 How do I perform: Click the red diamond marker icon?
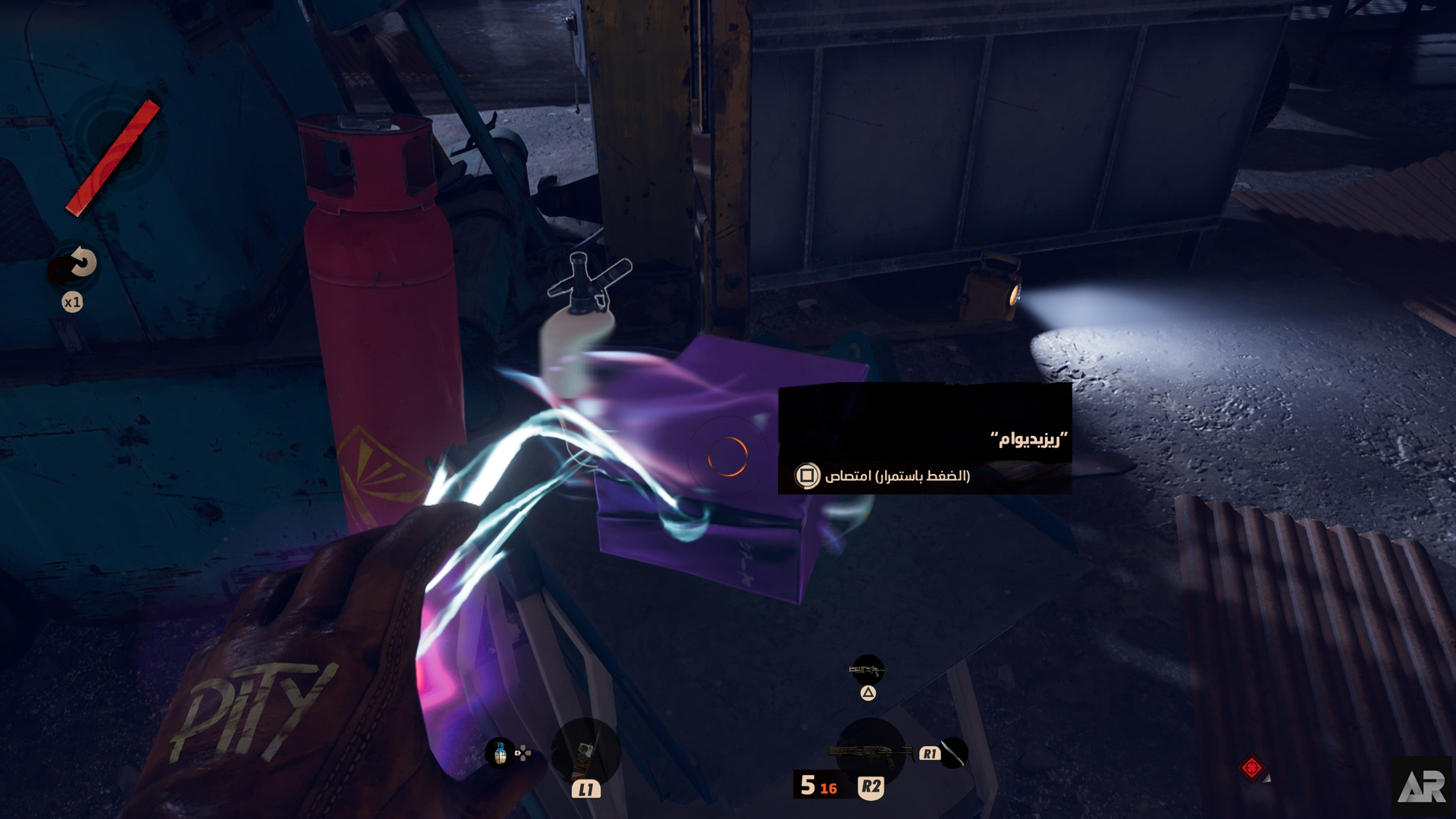(x=1251, y=767)
